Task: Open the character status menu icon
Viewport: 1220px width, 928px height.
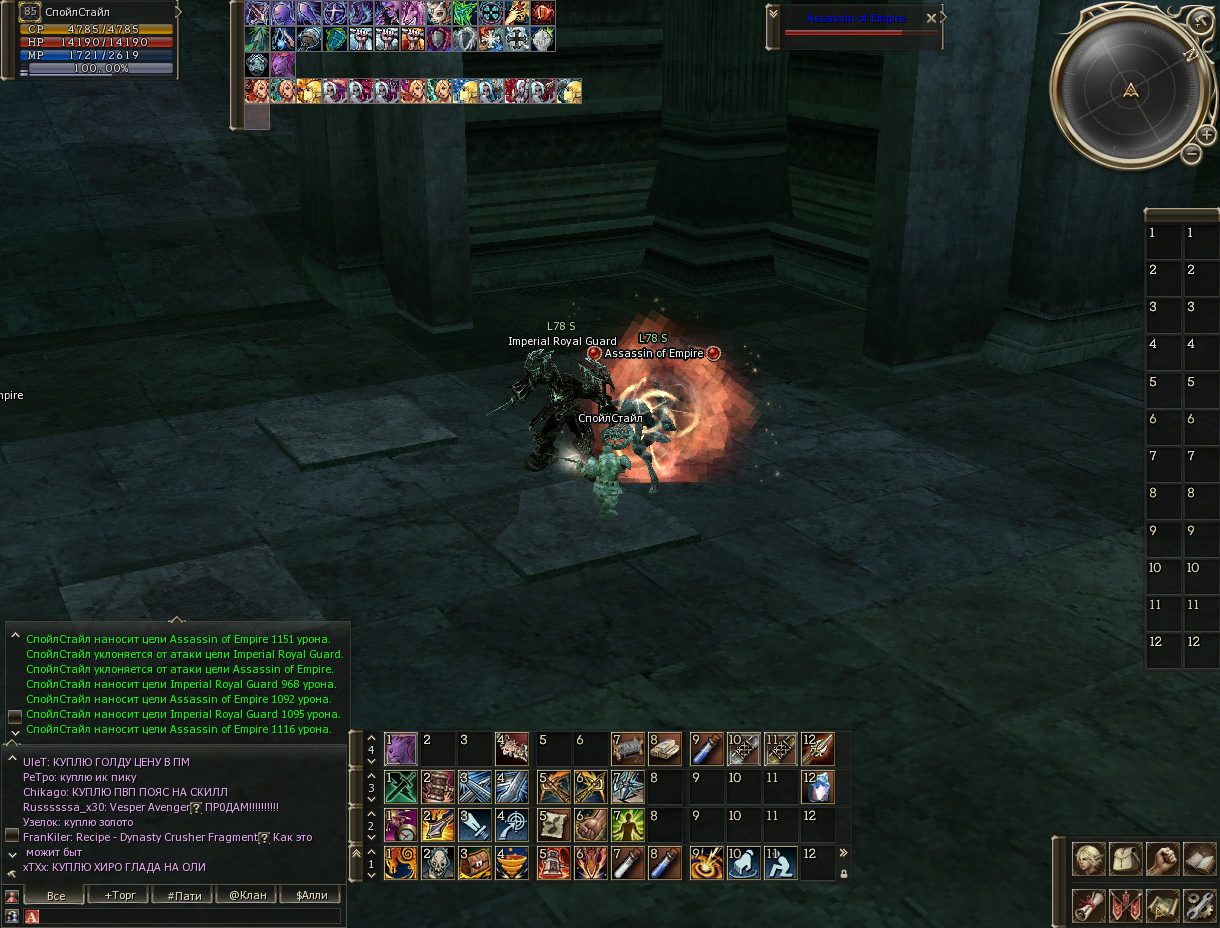Action: click(x=1089, y=859)
